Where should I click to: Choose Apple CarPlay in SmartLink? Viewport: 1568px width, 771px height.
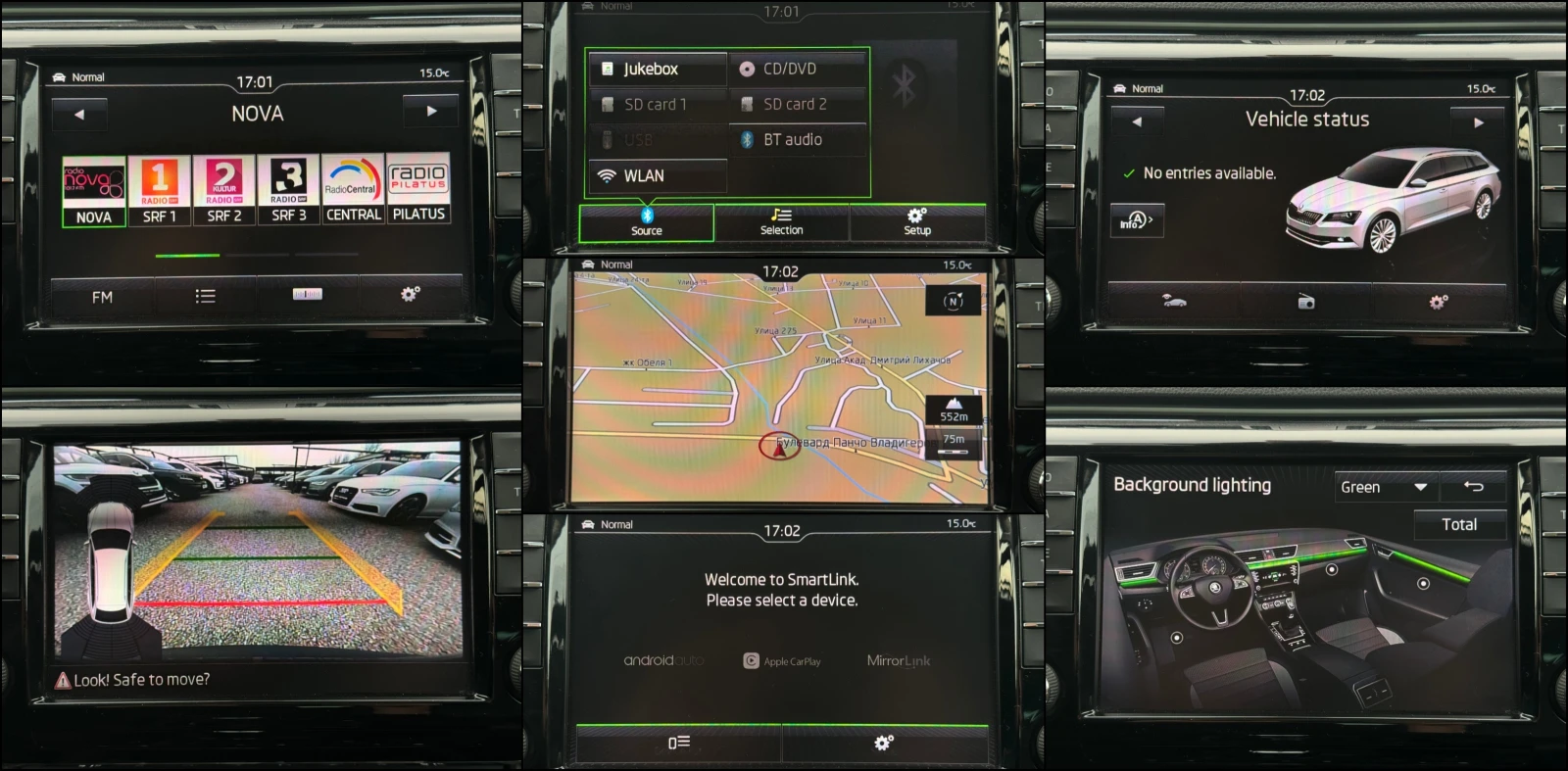[782, 661]
